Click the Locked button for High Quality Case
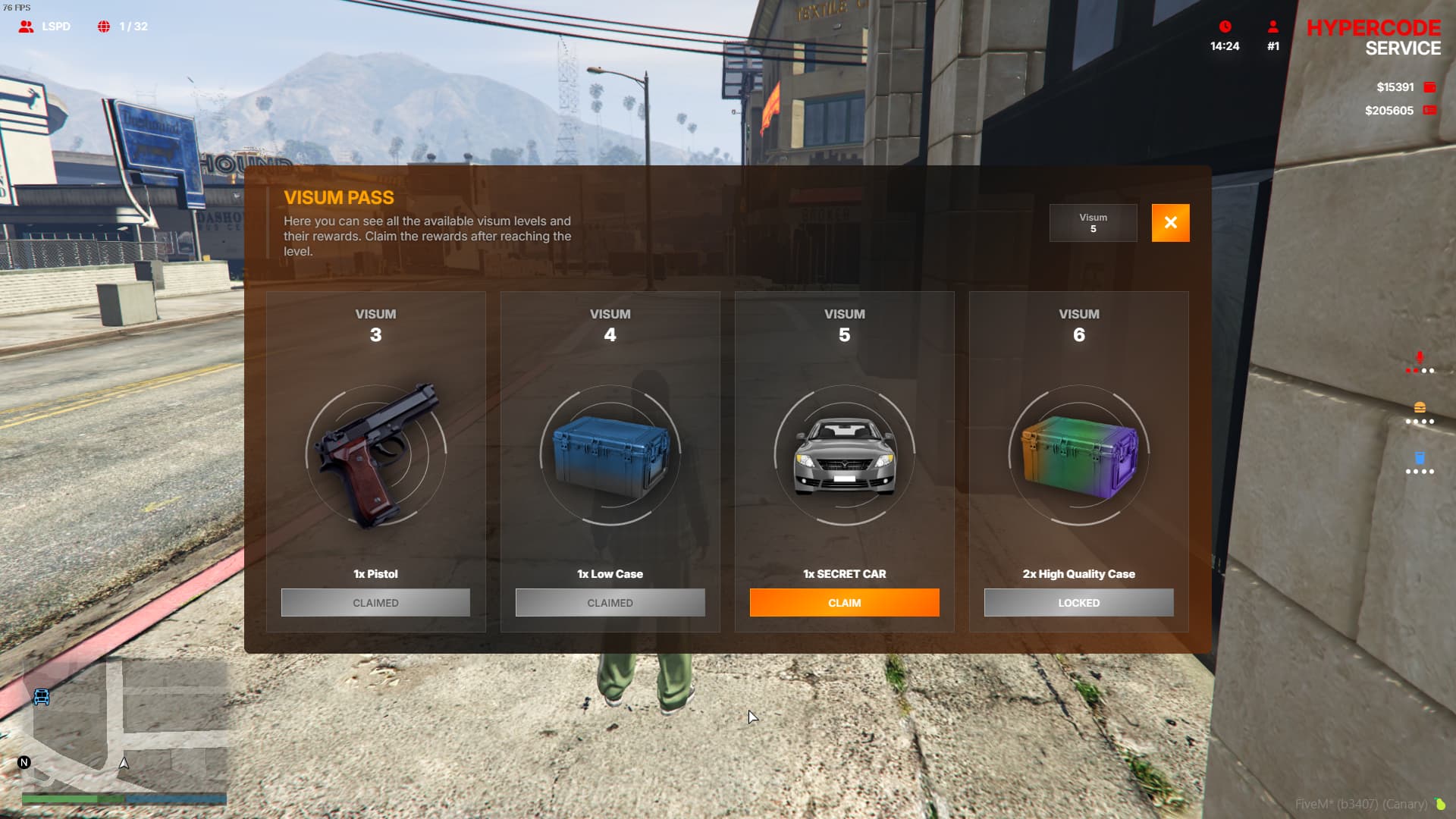The width and height of the screenshot is (1456, 819). (1078, 603)
